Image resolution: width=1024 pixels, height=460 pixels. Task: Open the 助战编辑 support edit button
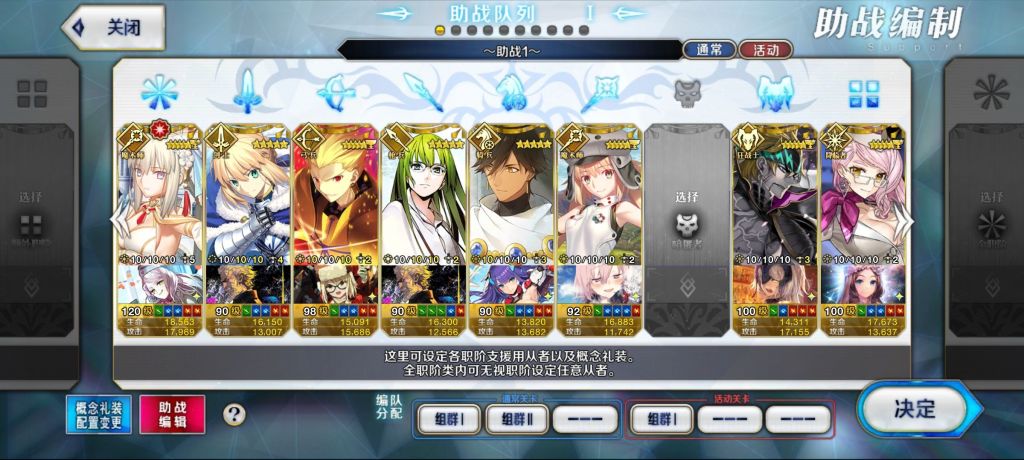(172, 414)
